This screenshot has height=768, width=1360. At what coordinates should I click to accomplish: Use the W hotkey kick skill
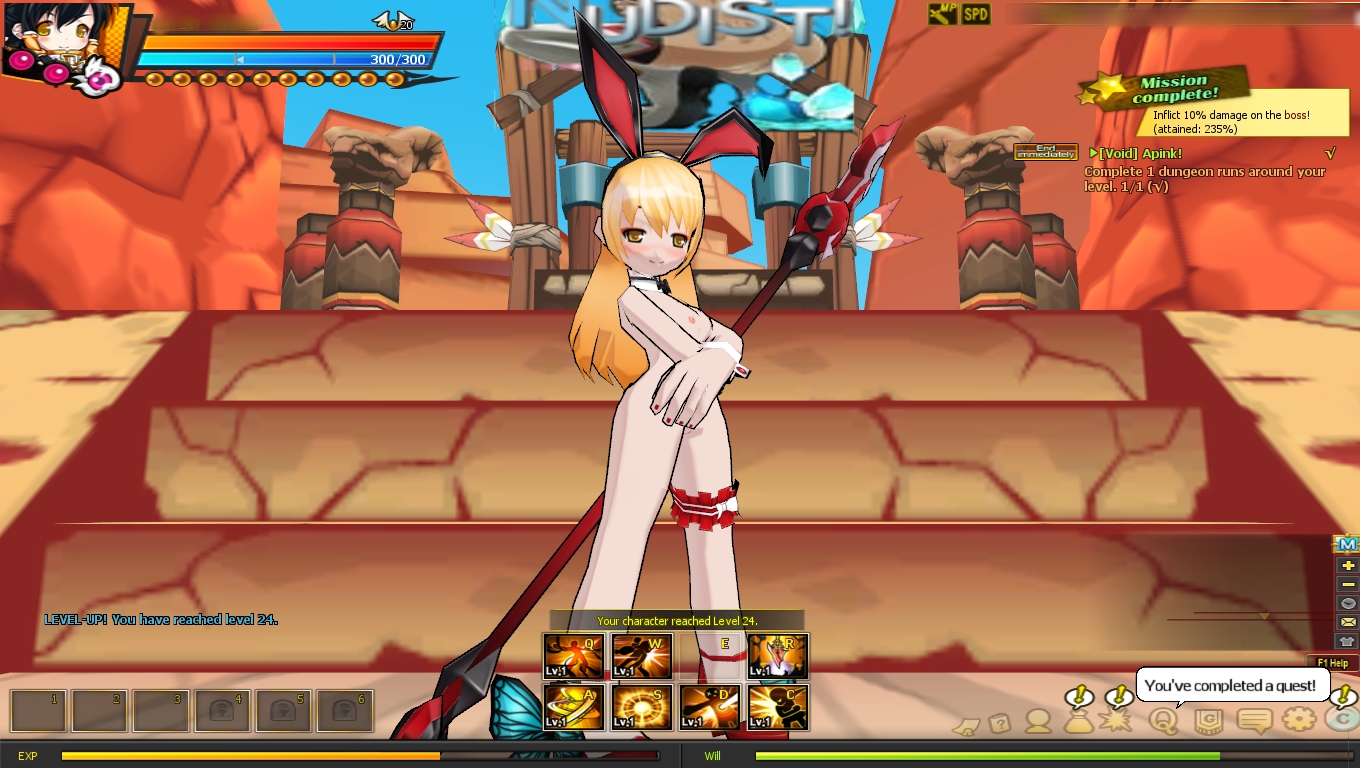point(642,656)
